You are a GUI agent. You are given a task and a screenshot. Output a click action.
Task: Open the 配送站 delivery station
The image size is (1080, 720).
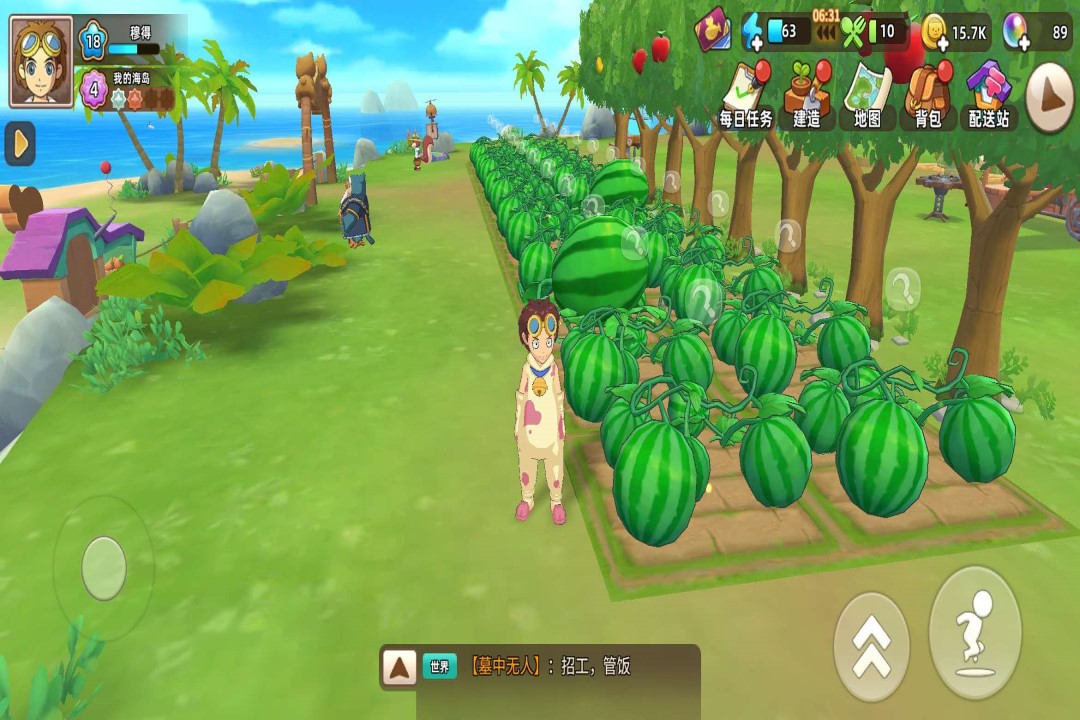989,95
